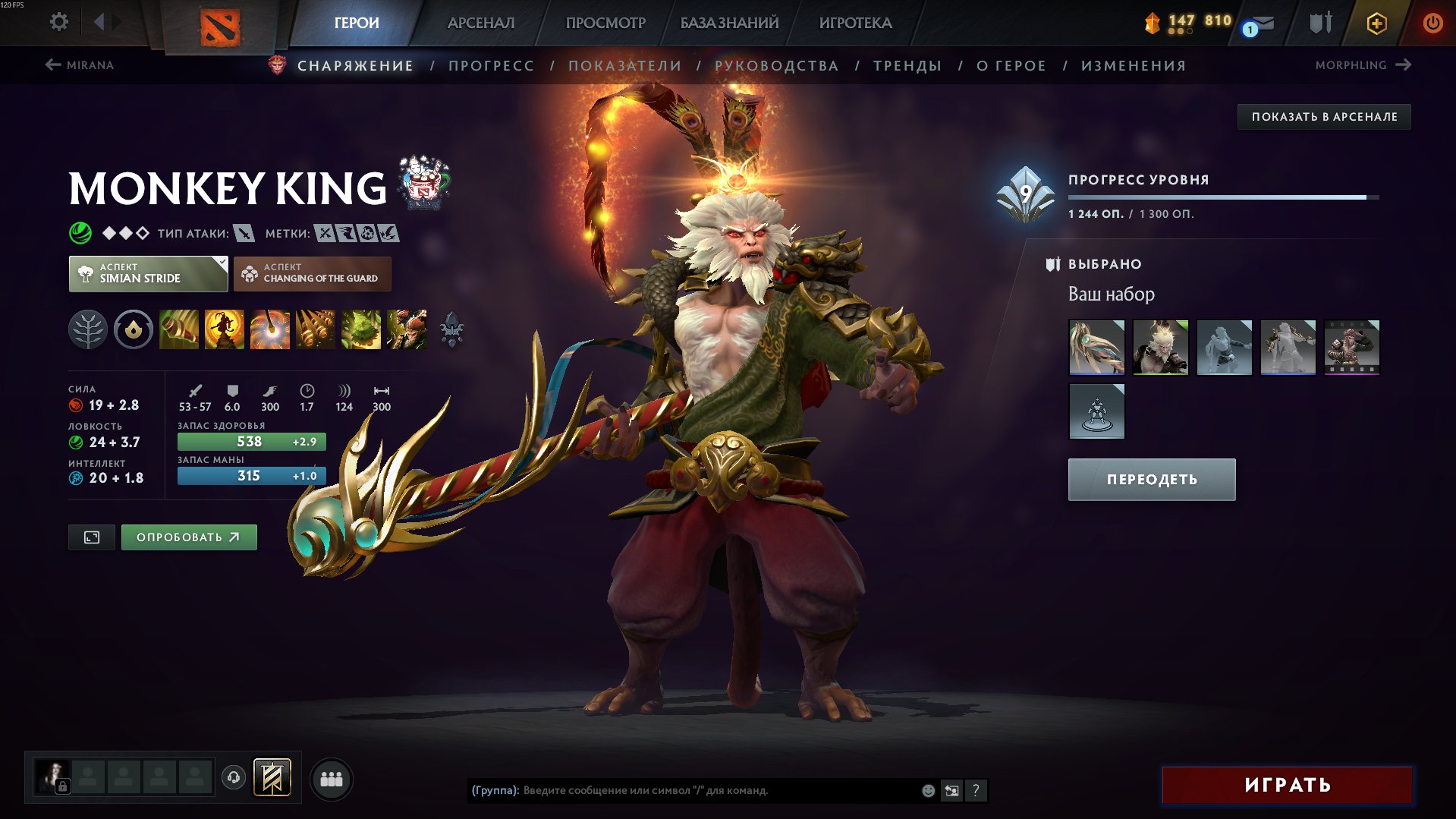Expand hero model view with the frame icon

click(x=91, y=537)
